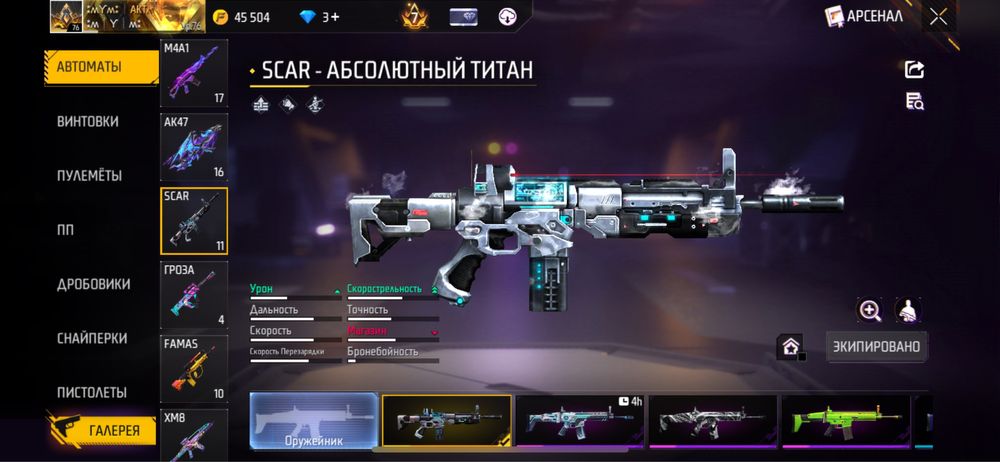Select the Оружейник default skin tile

314,420
